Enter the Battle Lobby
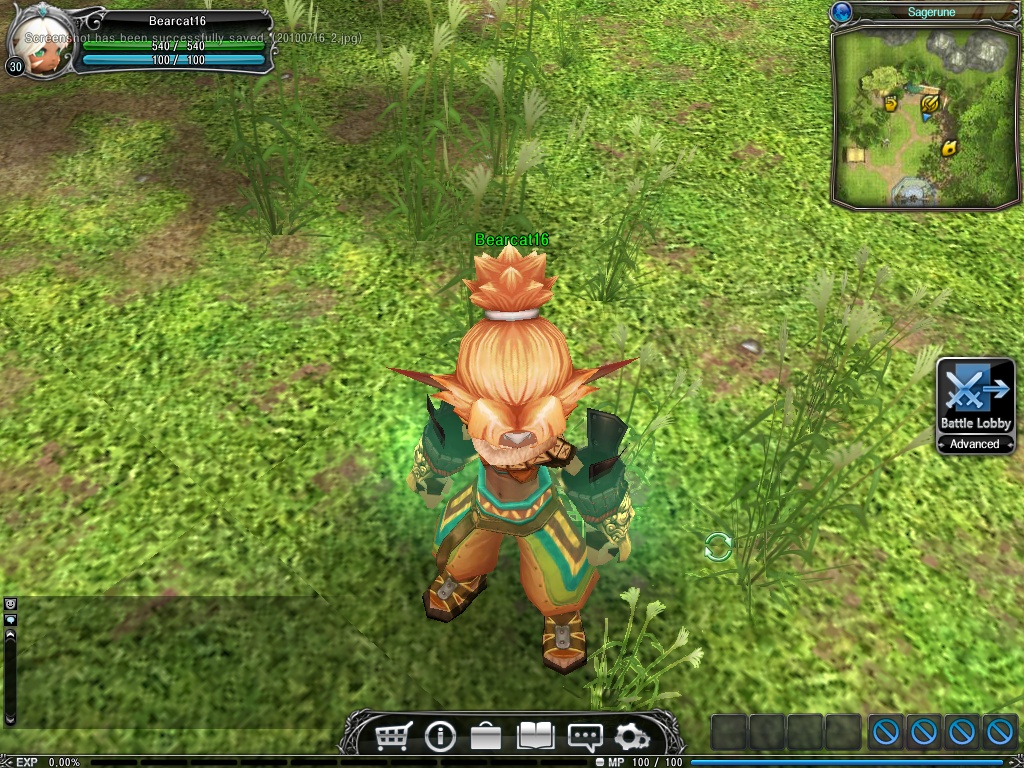Screen dimensions: 1024x768 975,396
